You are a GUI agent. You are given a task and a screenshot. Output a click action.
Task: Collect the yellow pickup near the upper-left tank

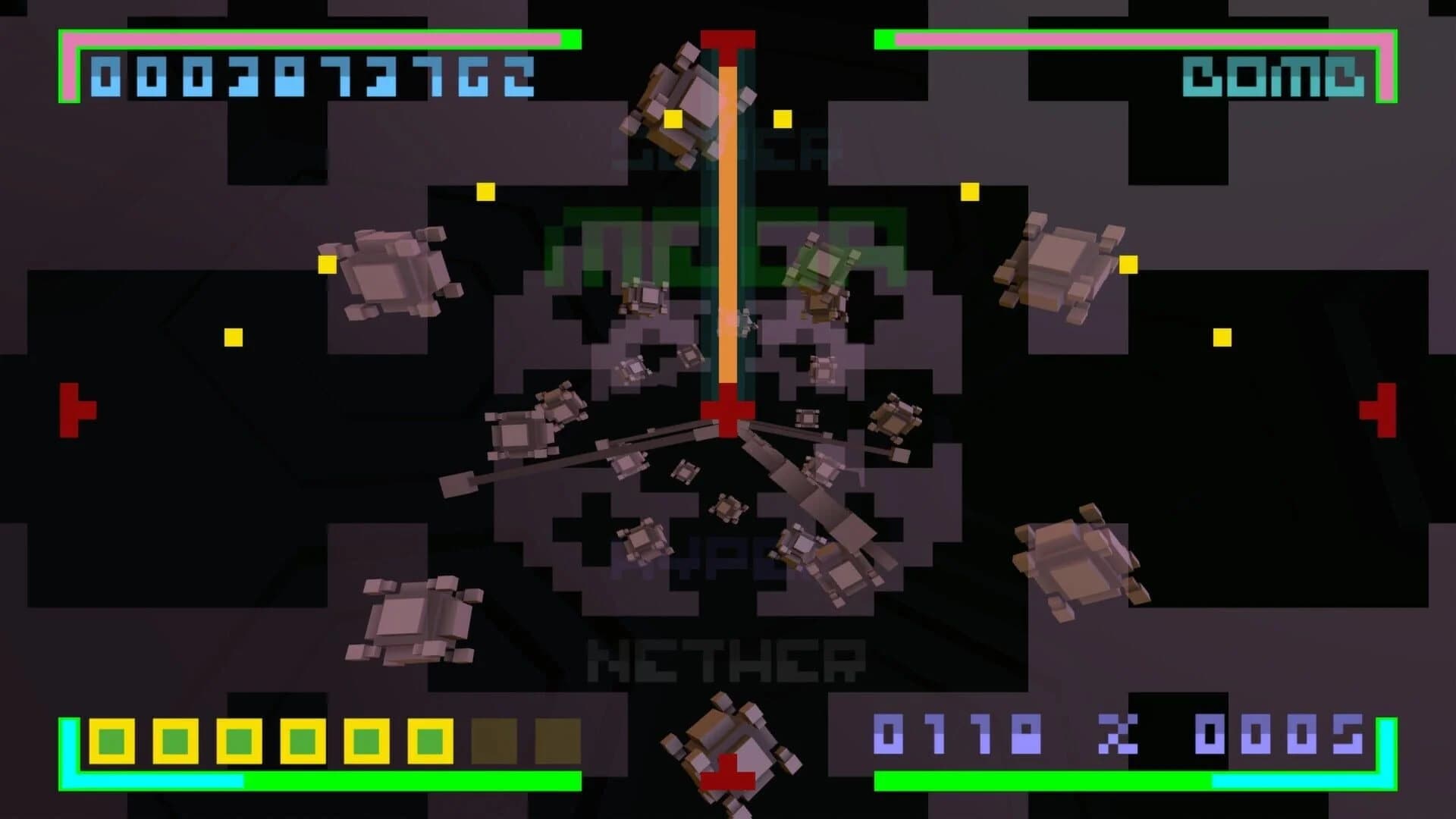pos(326,265)
